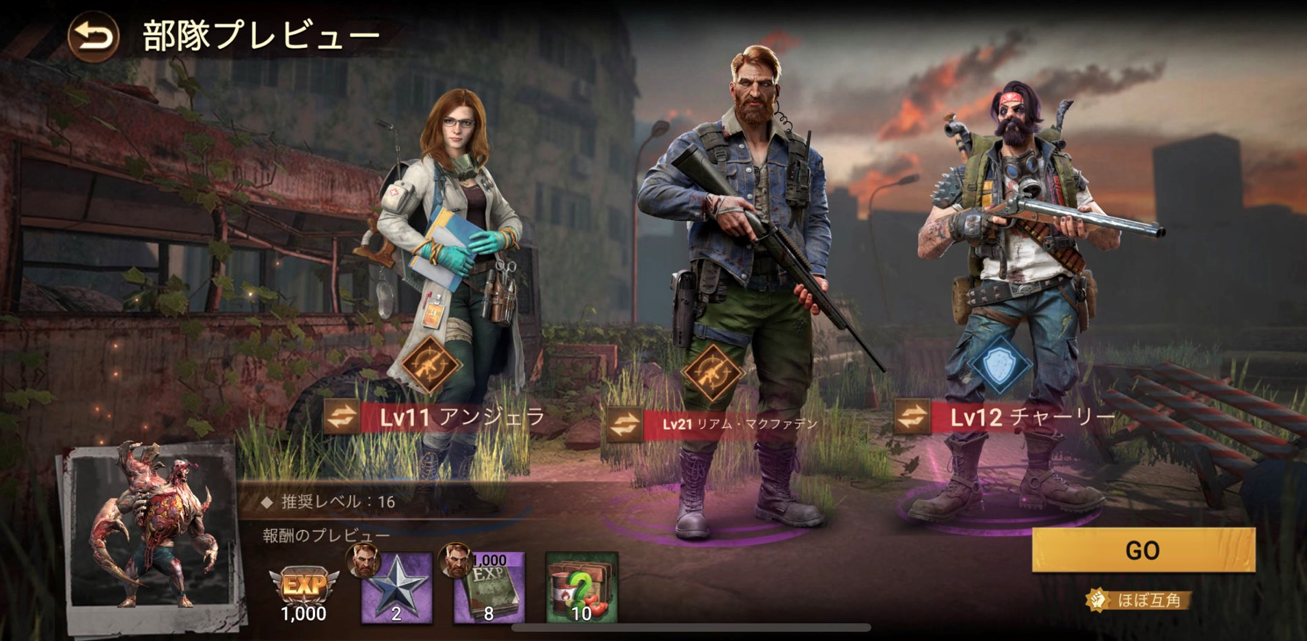The height and width of the screenshot is (641, 1307).
Task: Start the battle with the GO button
Action: point(1142,550)
